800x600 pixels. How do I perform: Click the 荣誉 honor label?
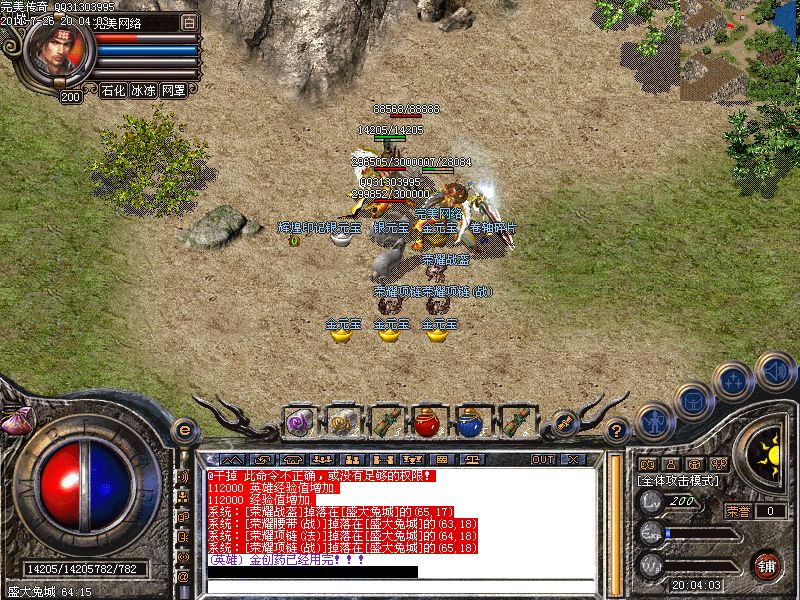(738, 511)
